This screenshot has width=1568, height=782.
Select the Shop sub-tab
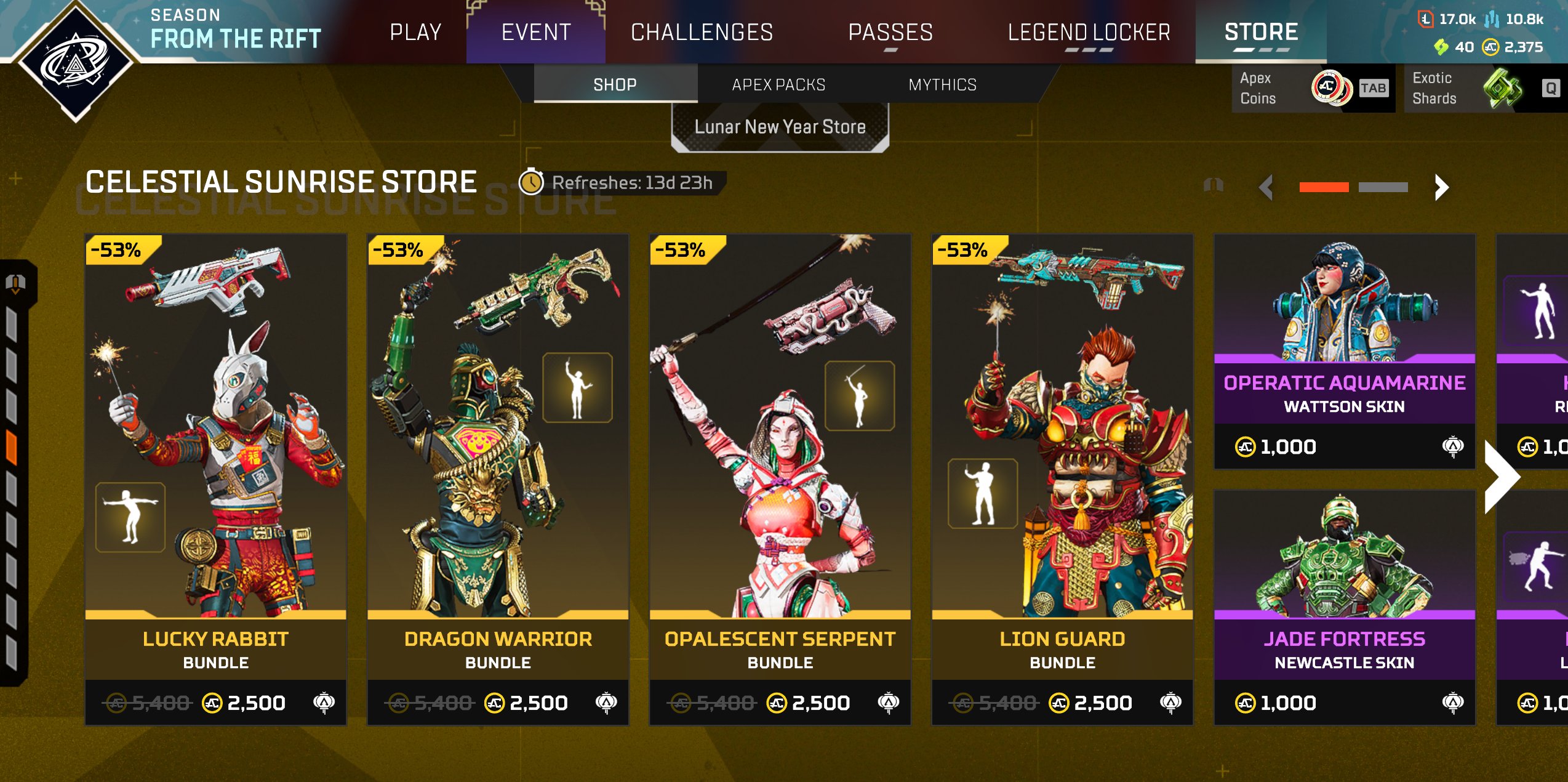pyautogui.click(x=615, y=84)
